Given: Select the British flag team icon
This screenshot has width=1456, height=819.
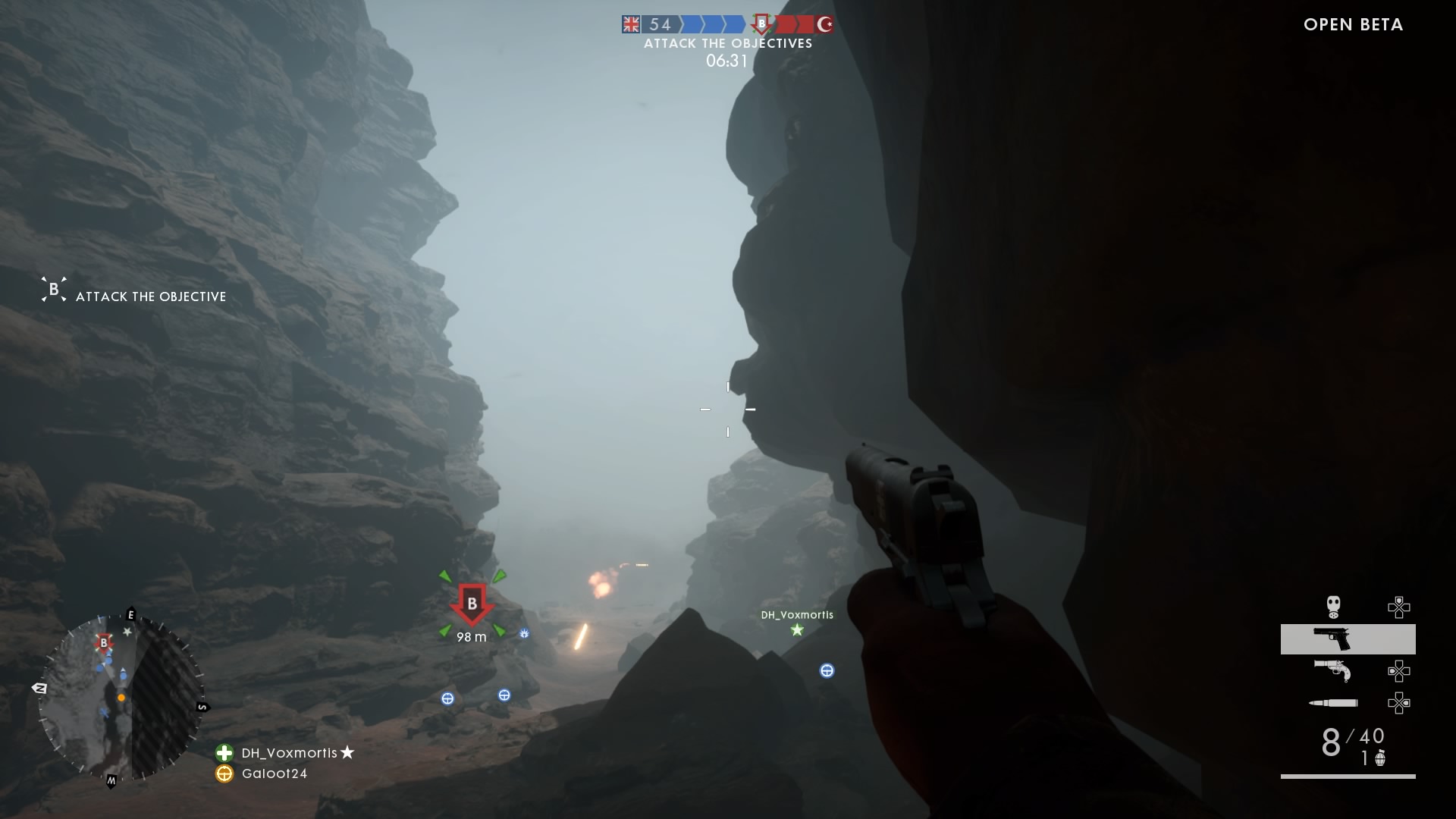Looking at the screenshot, I should coord(631,24).
